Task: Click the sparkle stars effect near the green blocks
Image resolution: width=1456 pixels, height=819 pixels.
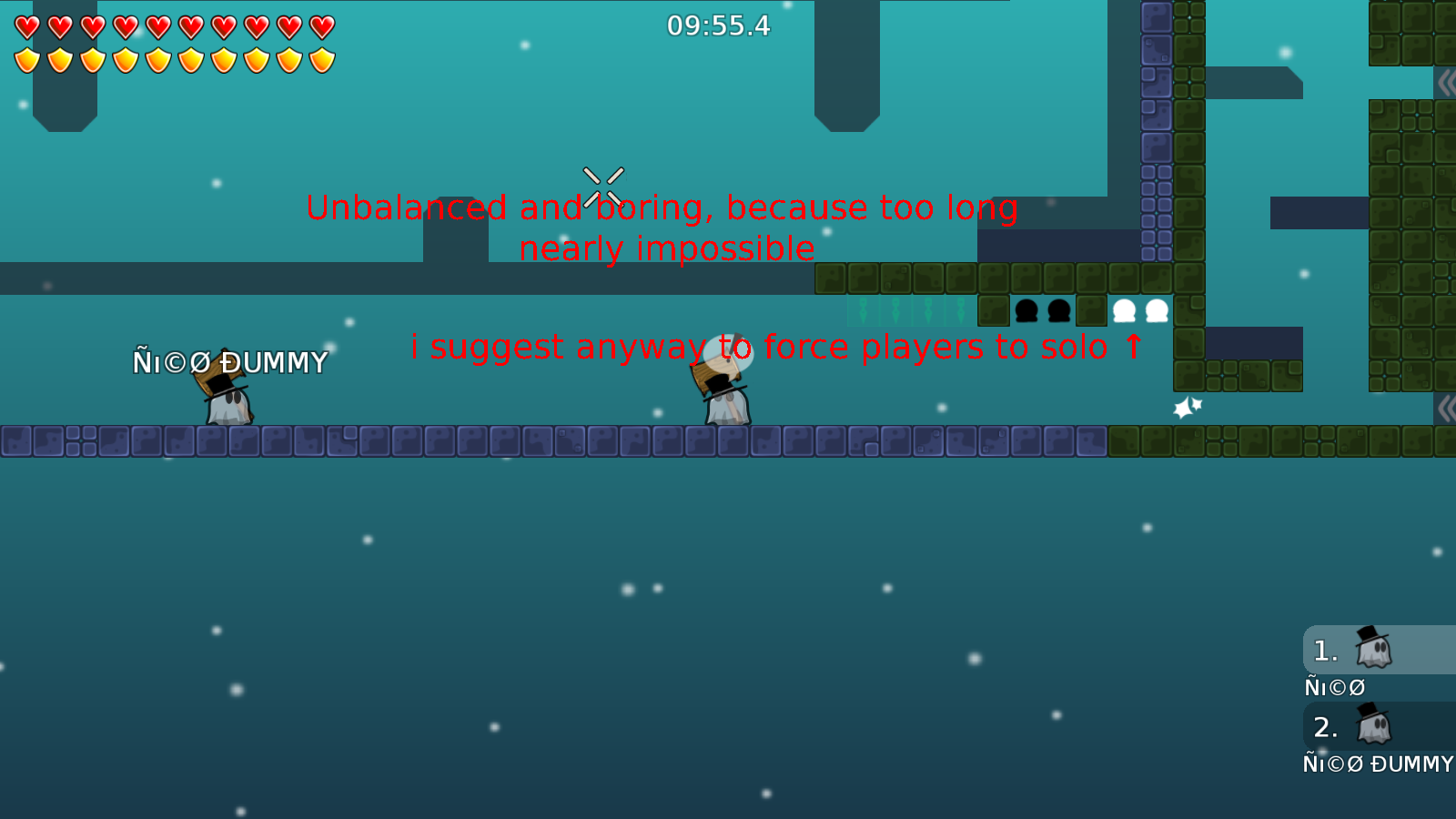Action: pyautogui.click(x=1188, y=405)
